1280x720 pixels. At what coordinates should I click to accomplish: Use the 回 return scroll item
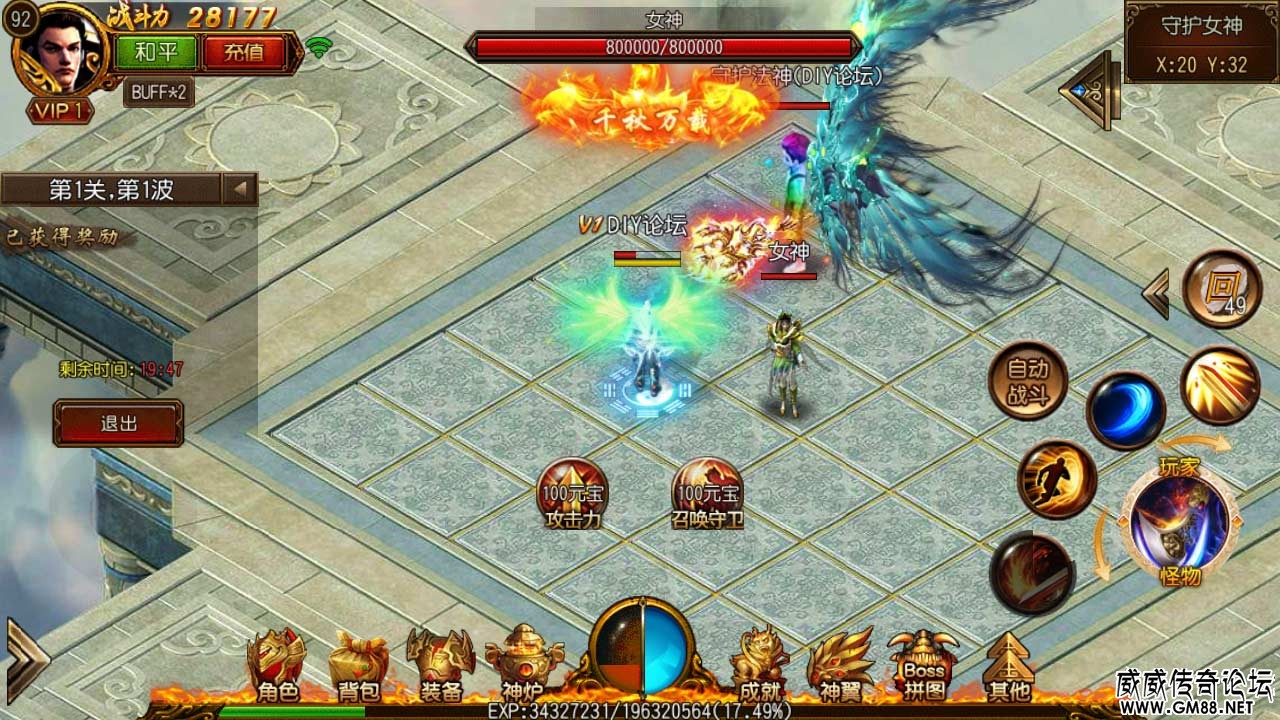coord(1221,289)
